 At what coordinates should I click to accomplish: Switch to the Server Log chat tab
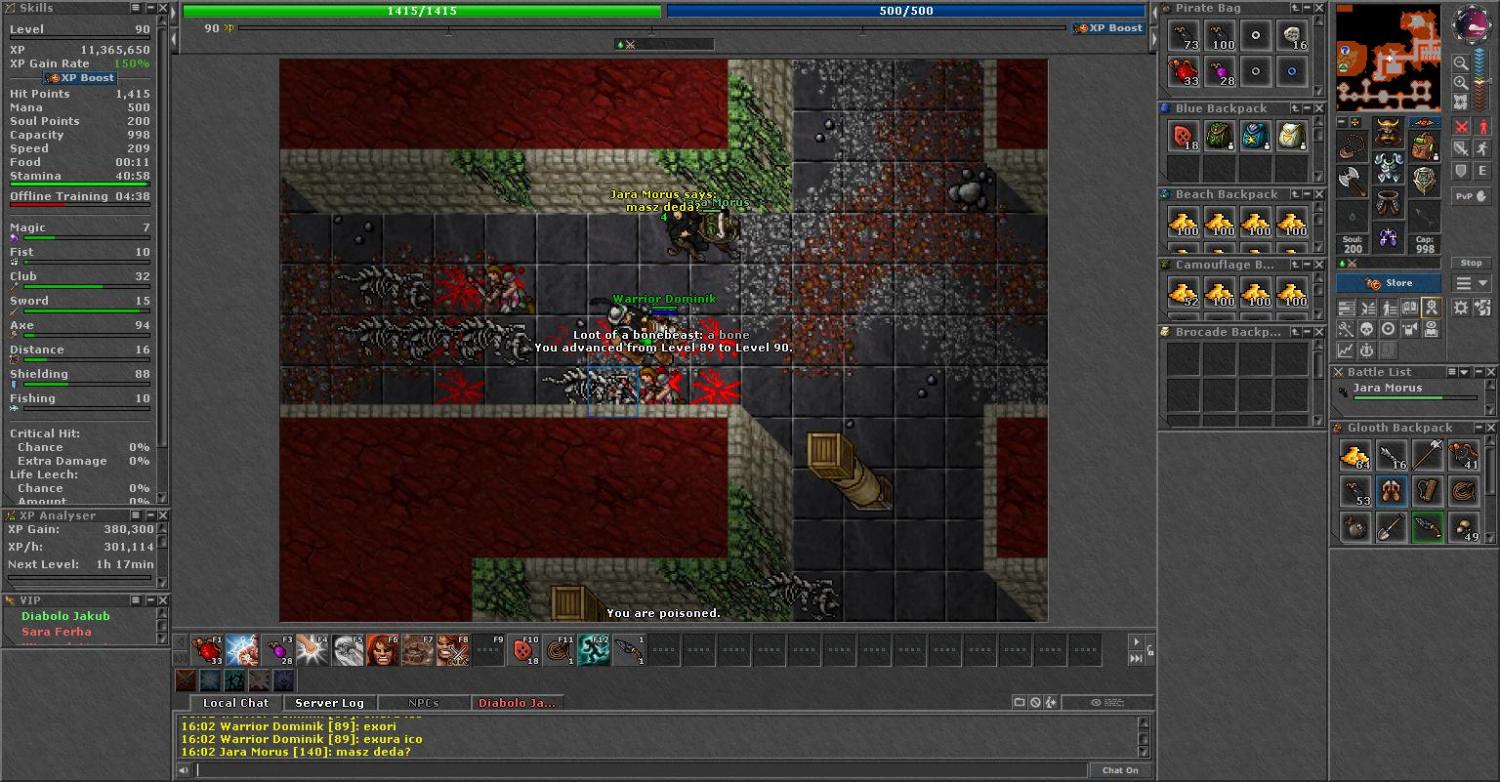[x=329, y=703]
